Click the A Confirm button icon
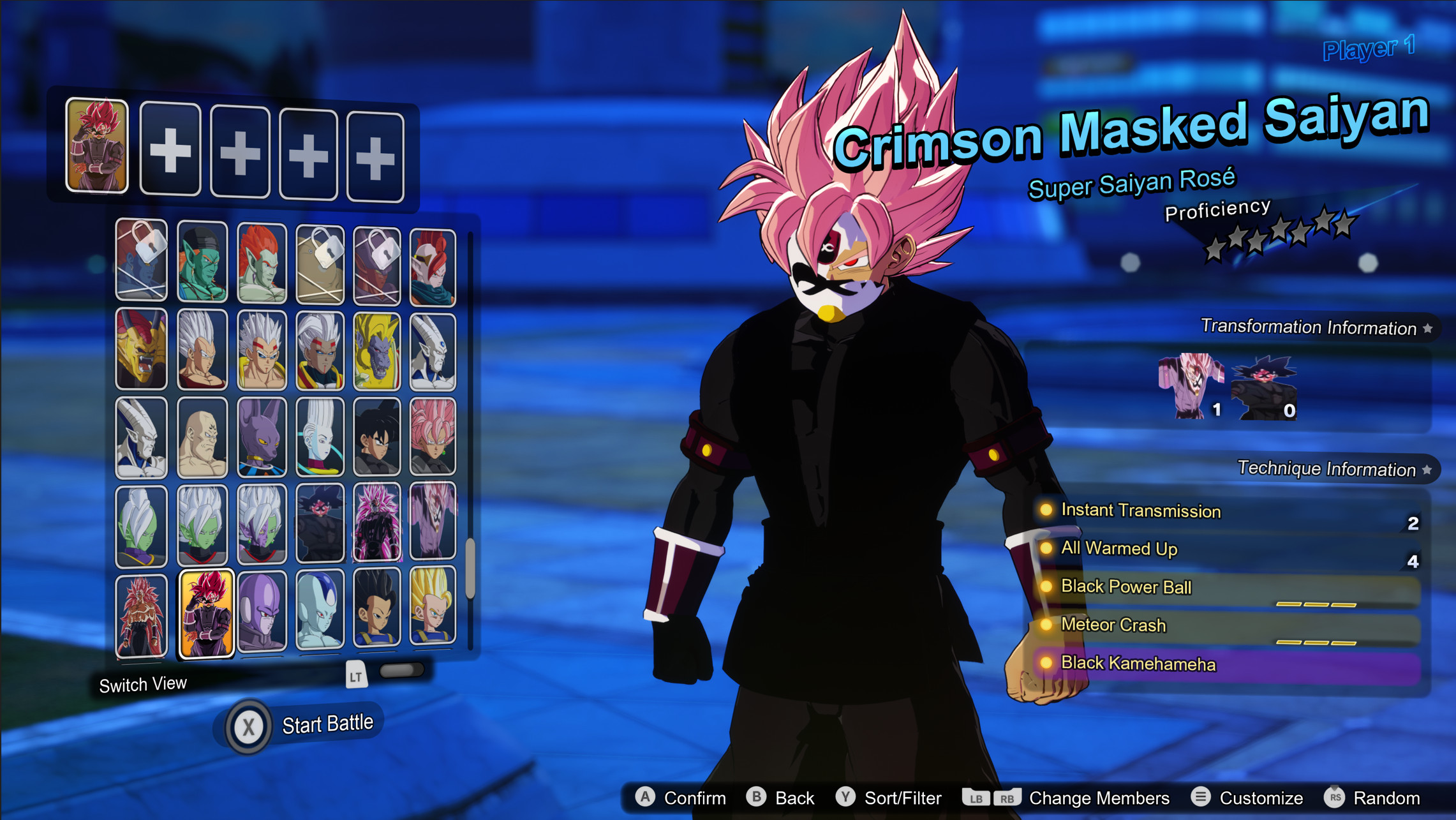 click(x=646, y=796)
